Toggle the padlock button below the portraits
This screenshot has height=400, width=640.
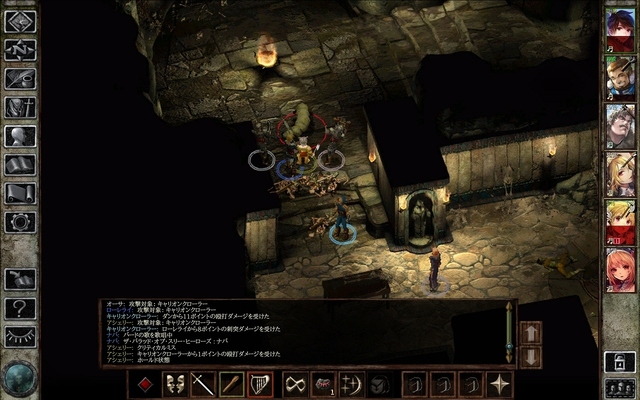tap(618, 360)
